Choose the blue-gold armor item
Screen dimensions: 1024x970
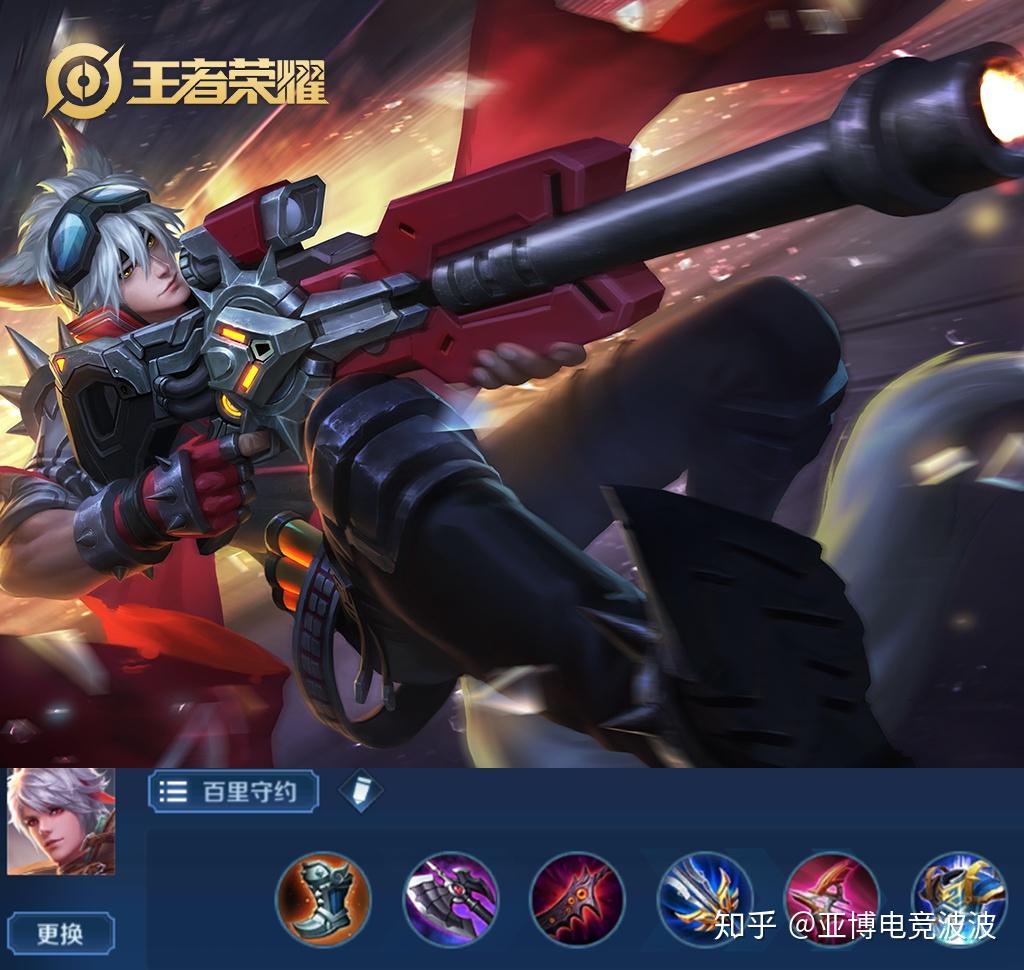point(958,898)
